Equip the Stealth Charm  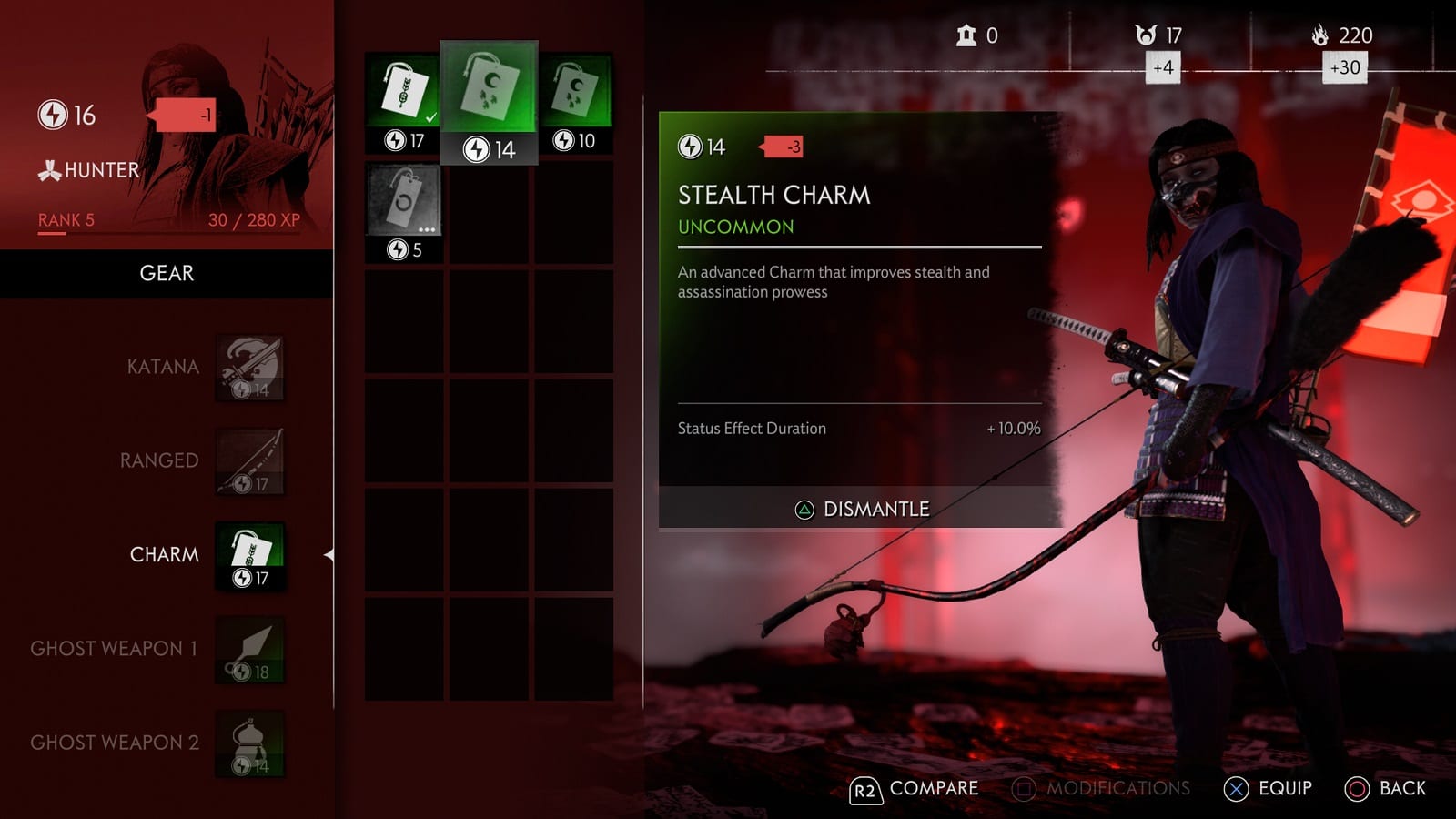click(x=1268, y=789)
